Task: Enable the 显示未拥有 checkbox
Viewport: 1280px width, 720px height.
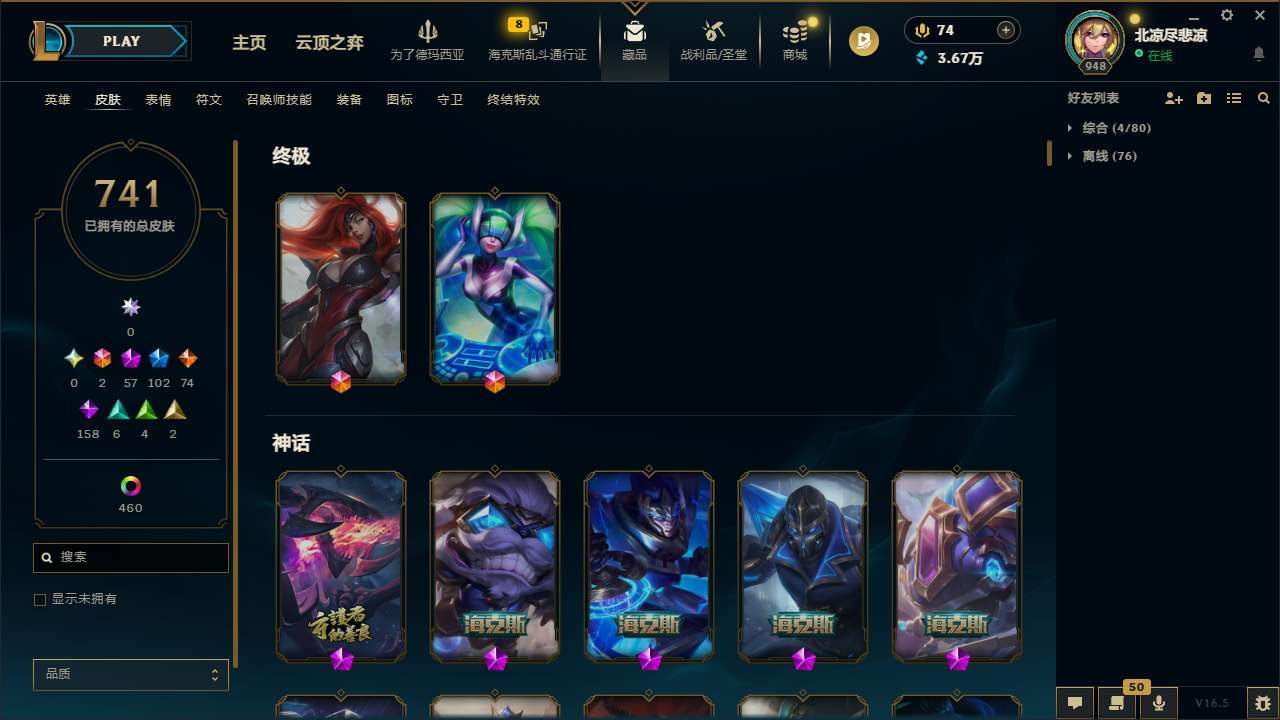Action: (40, 599)
